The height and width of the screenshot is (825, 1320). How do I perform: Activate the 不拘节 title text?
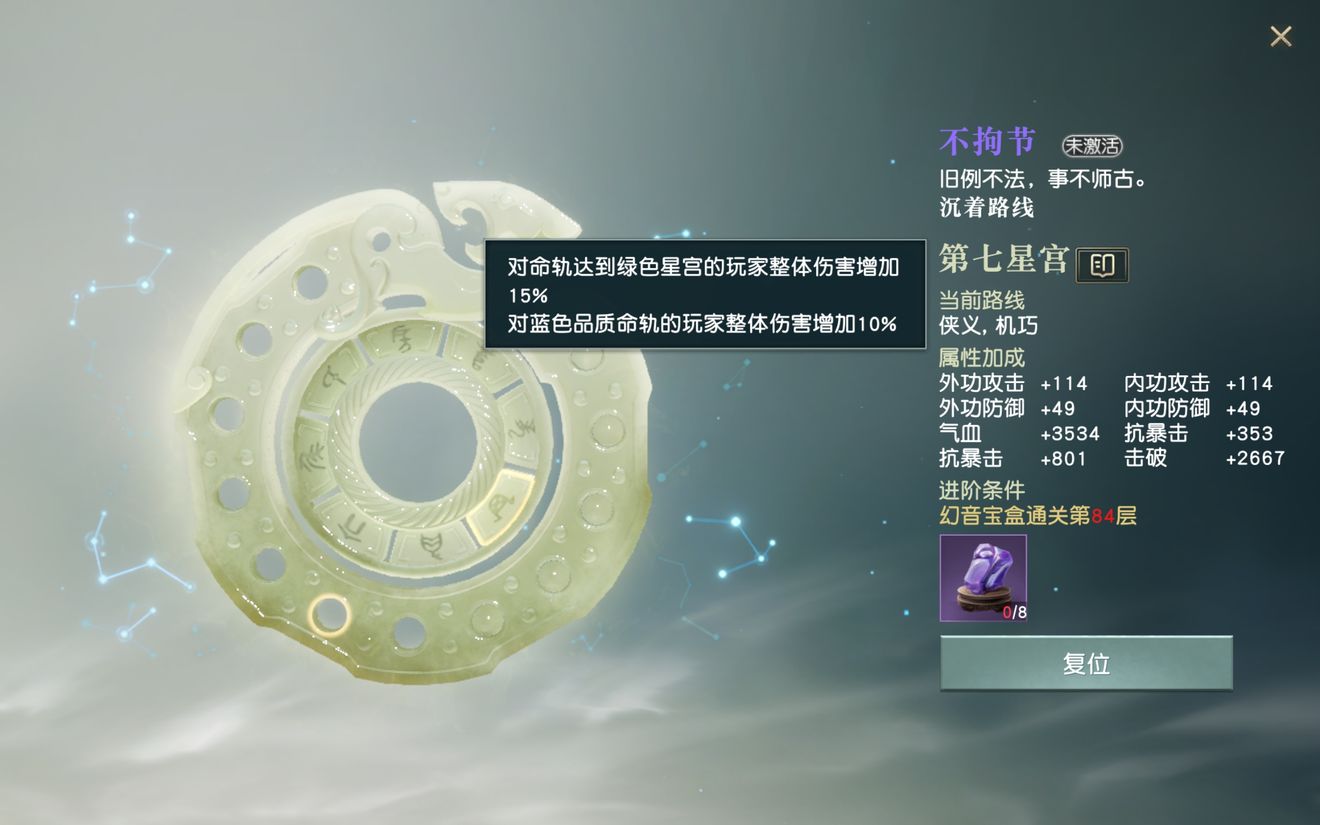(987, 140)
